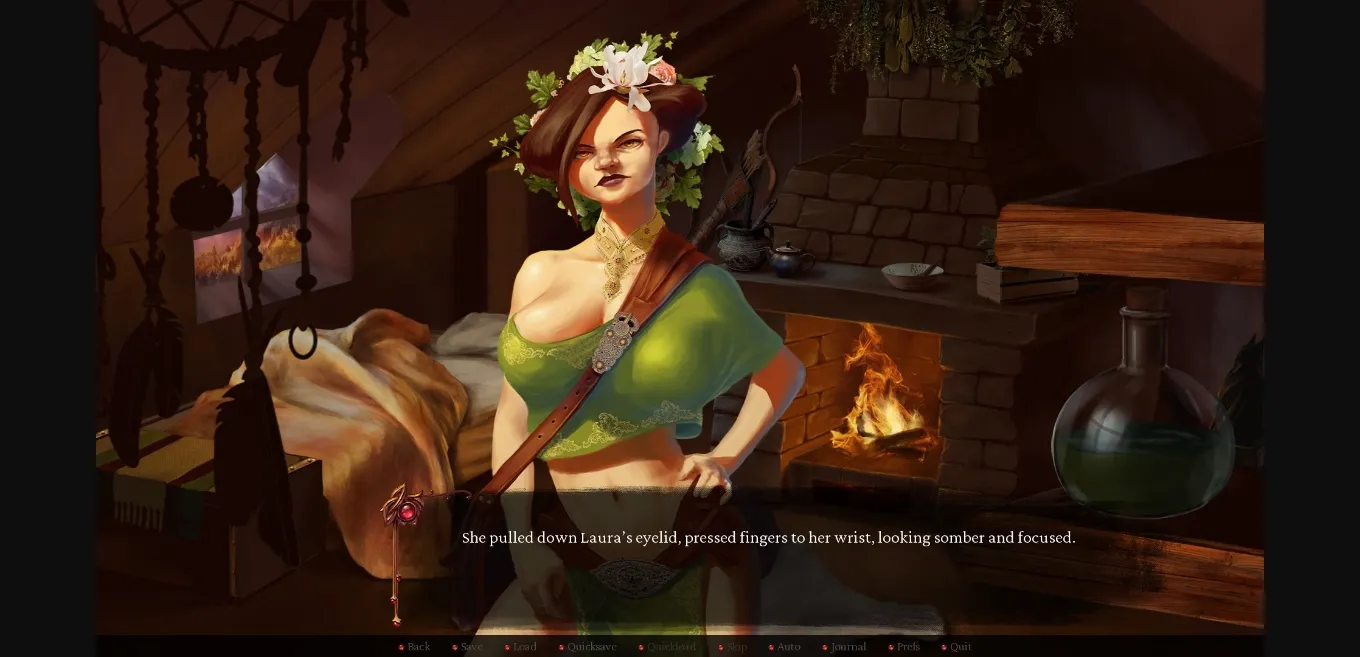Viewport: 1360px width, 657px height.
Task: Click the Quickload button
Action: pyautogui.click(x=671, y=647)
